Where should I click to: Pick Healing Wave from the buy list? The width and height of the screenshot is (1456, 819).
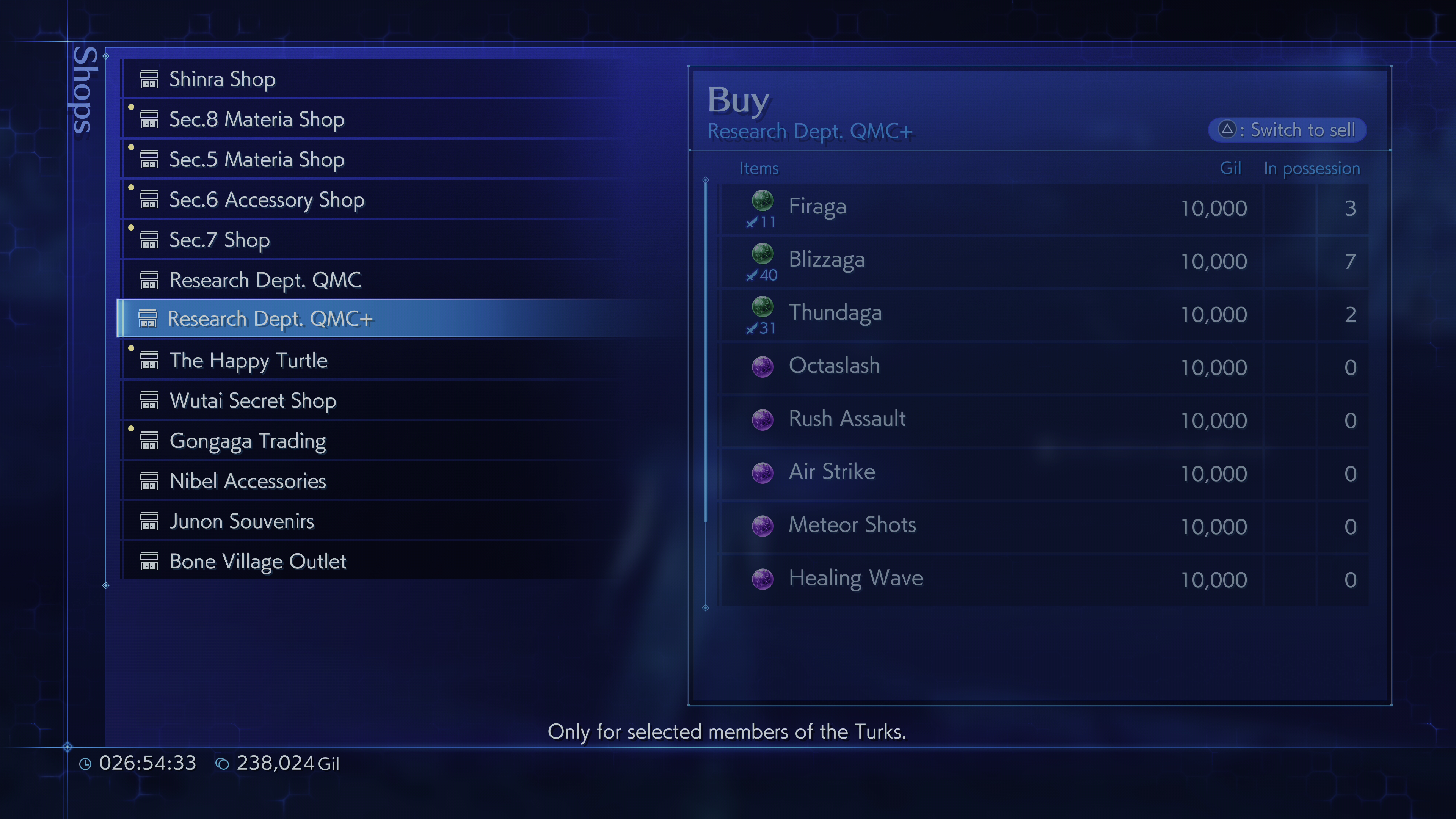pos(856,579)
